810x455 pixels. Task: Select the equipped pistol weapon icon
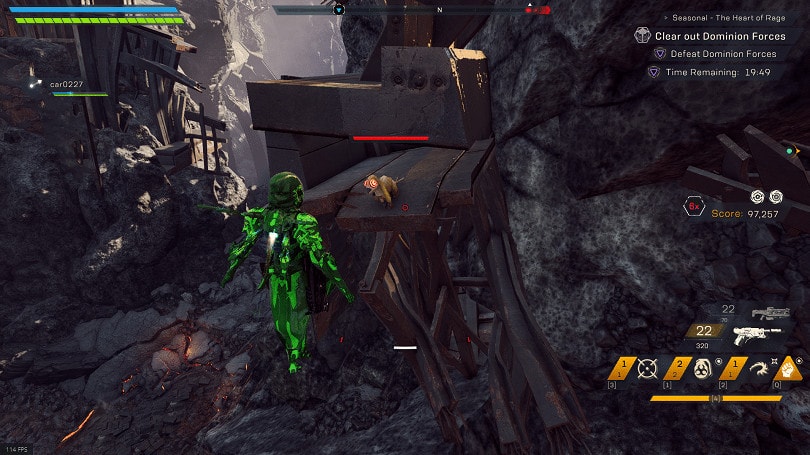click(x=756, y=336)
